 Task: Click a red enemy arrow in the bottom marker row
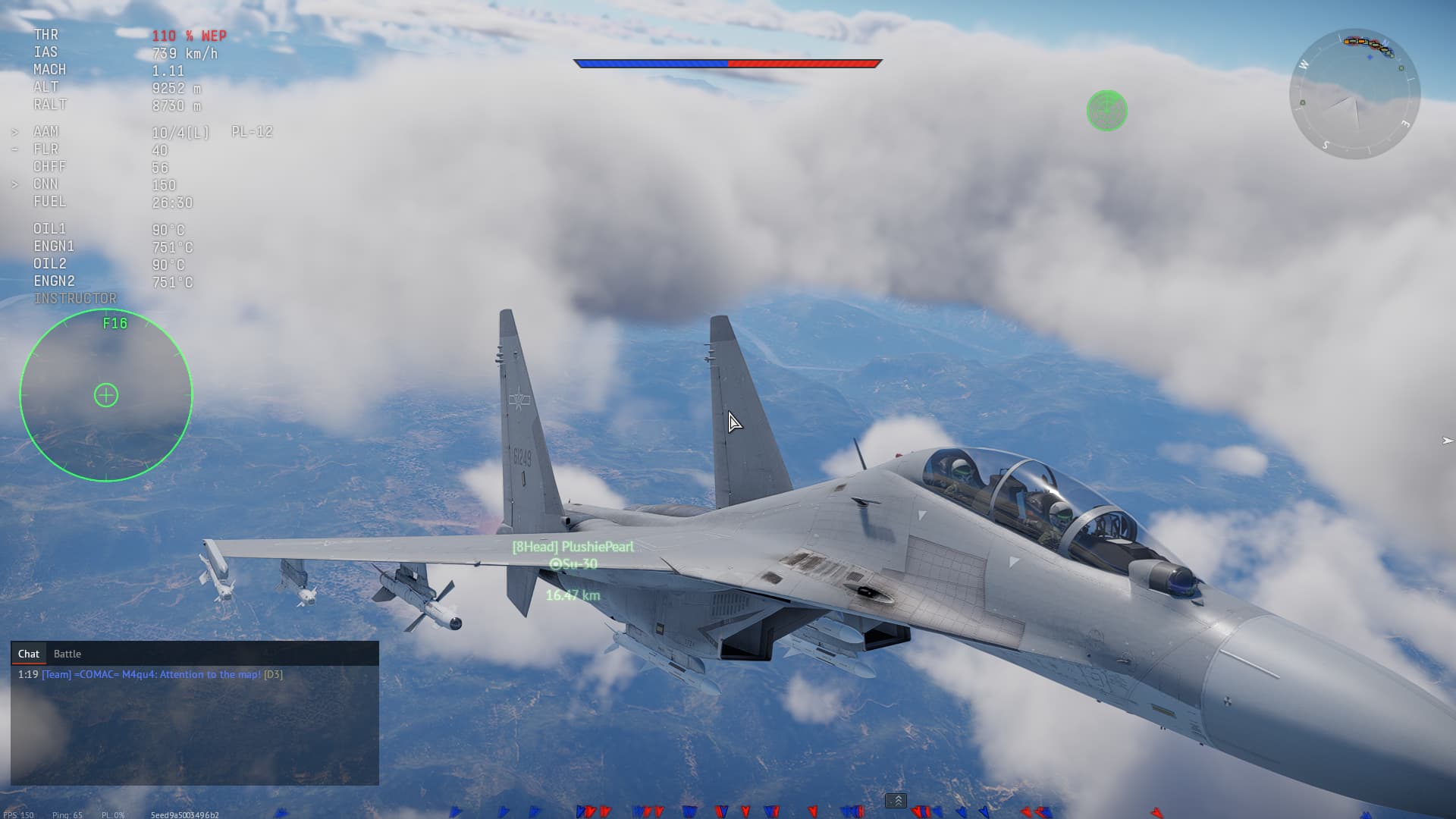pos(588,811)
